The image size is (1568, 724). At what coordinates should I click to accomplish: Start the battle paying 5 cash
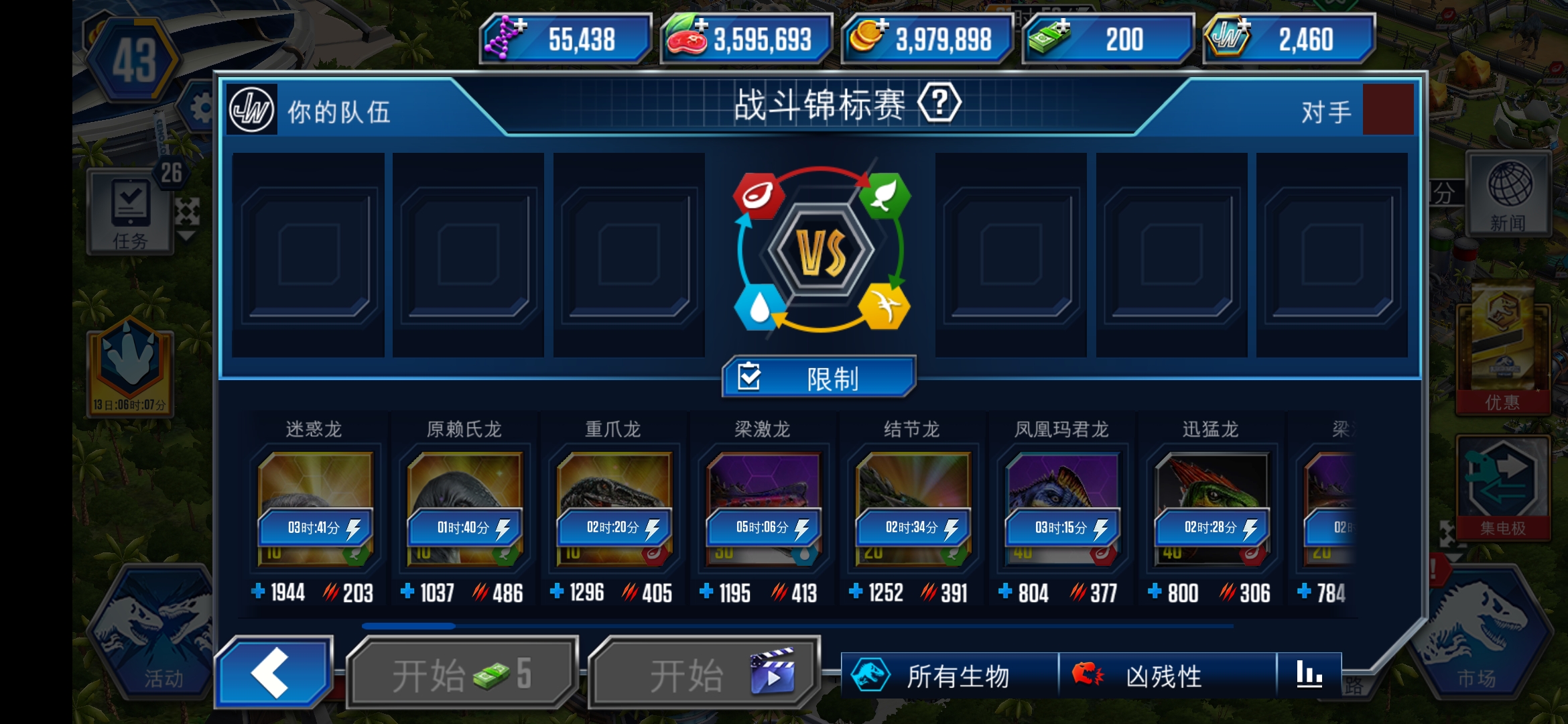pos(462,674)
